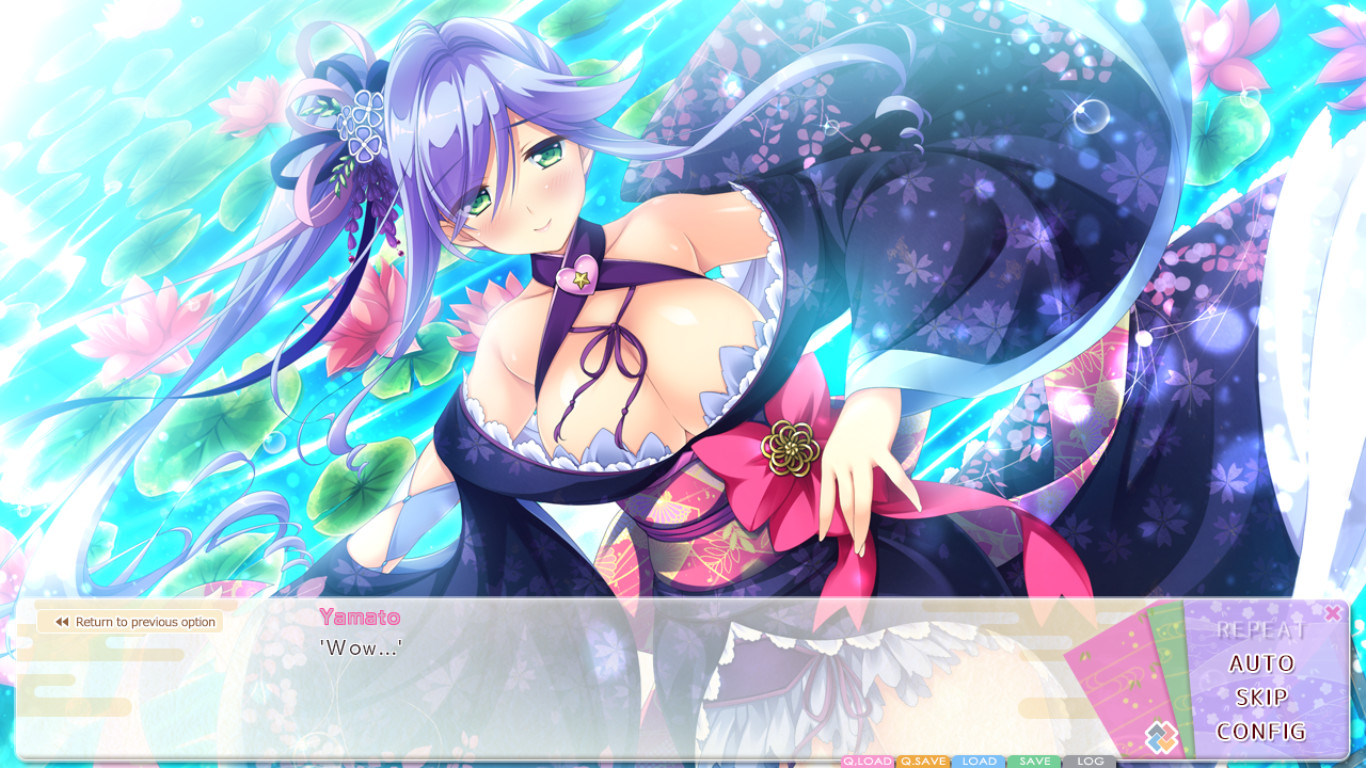1366x768 pixels.
Task: Enable SKIP mode
Action: [x=1262, y=696]
